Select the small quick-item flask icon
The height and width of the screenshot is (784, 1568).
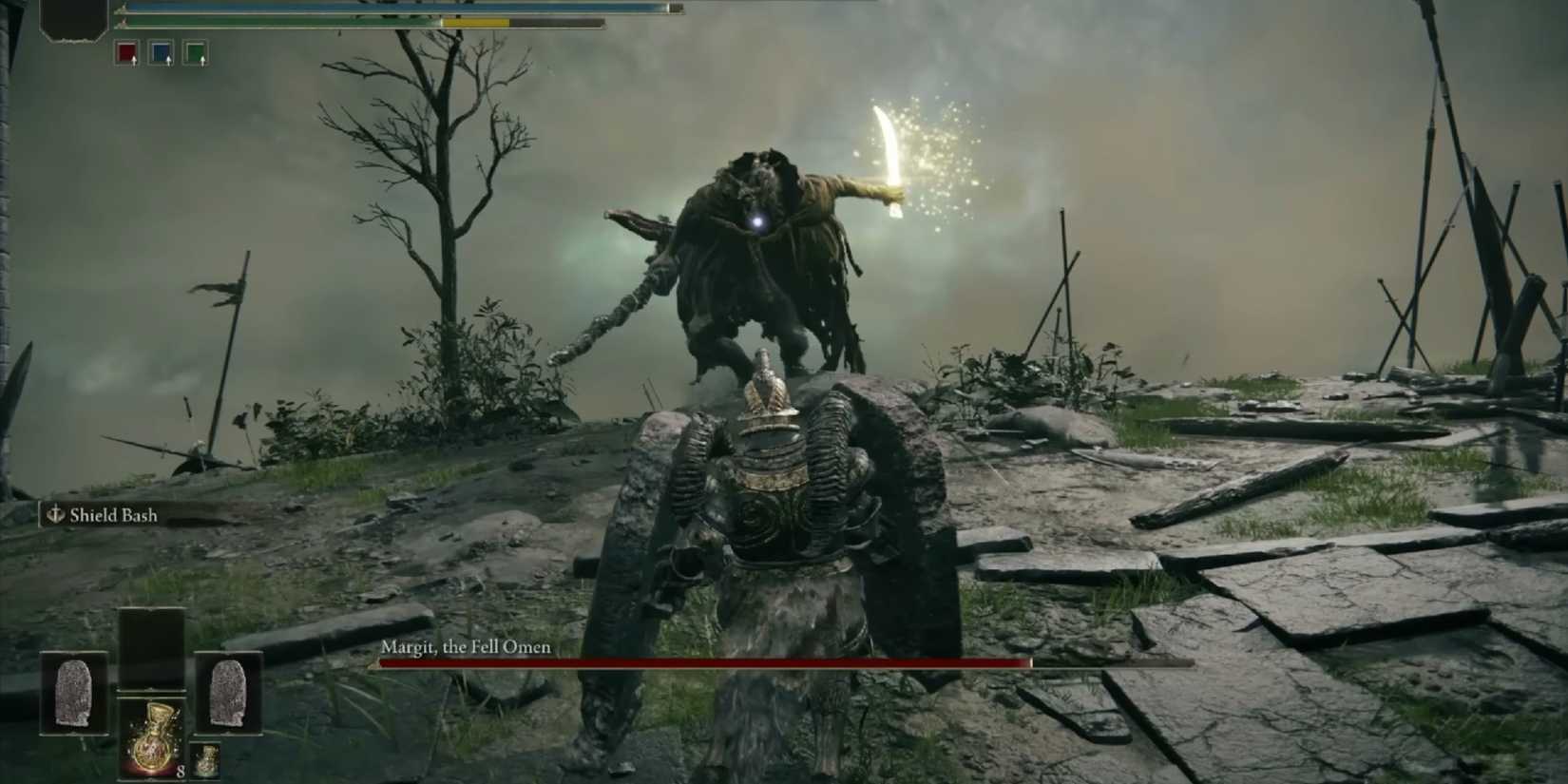click(x=206, y=760)
